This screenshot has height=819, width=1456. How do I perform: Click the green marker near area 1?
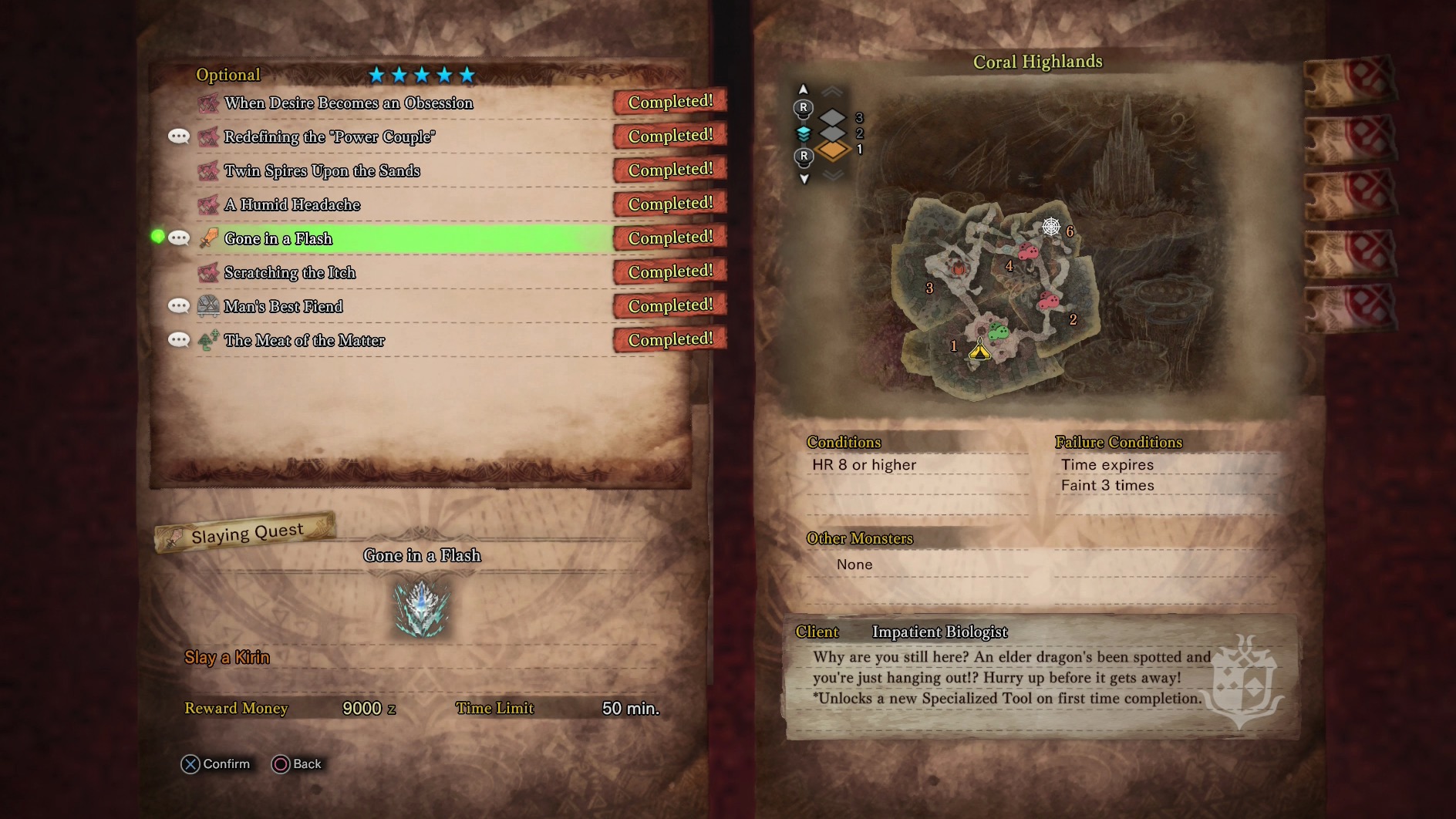(x=999, y=332)
